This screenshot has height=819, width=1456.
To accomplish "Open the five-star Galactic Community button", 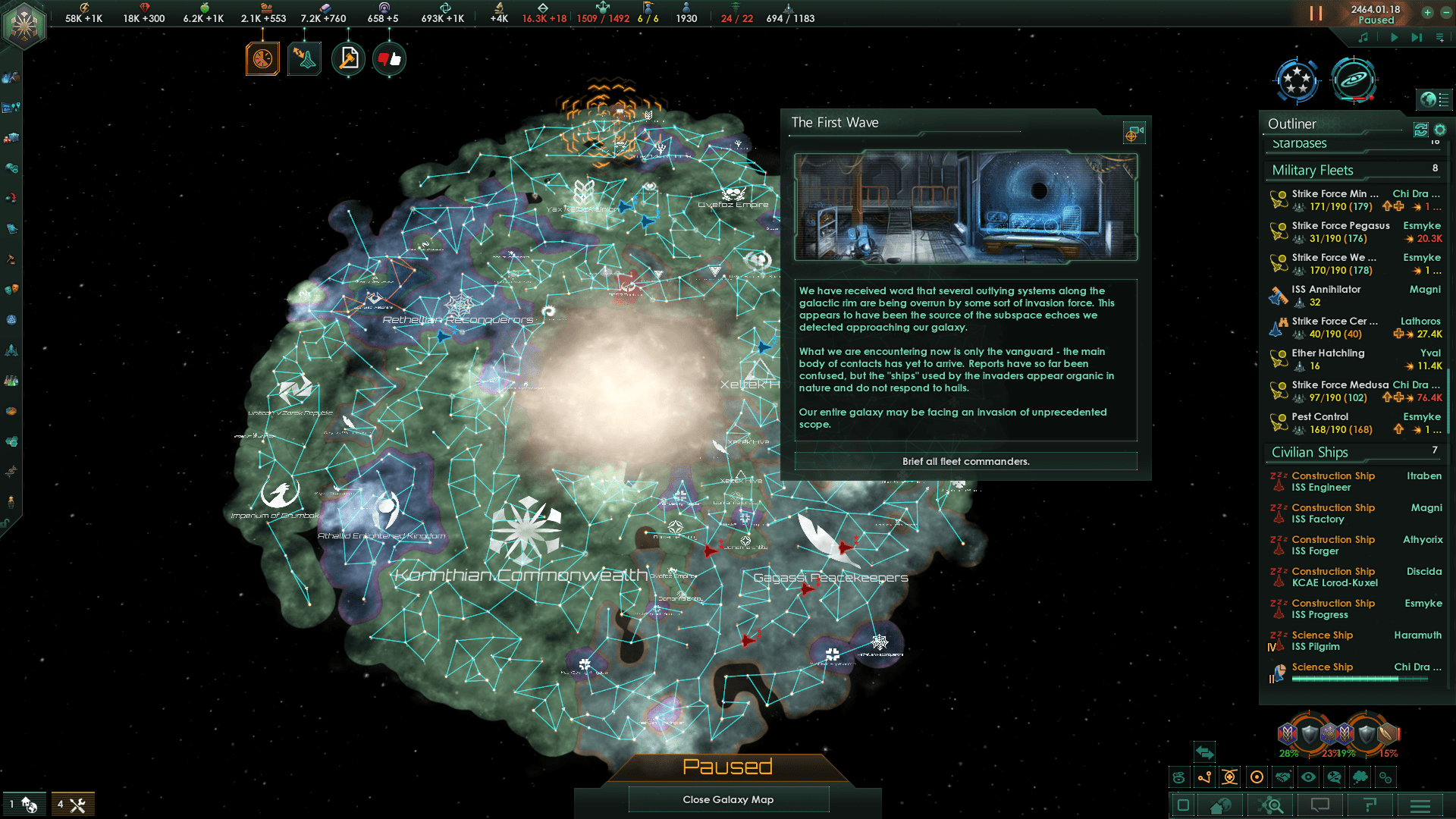I will pos(1297,80).
